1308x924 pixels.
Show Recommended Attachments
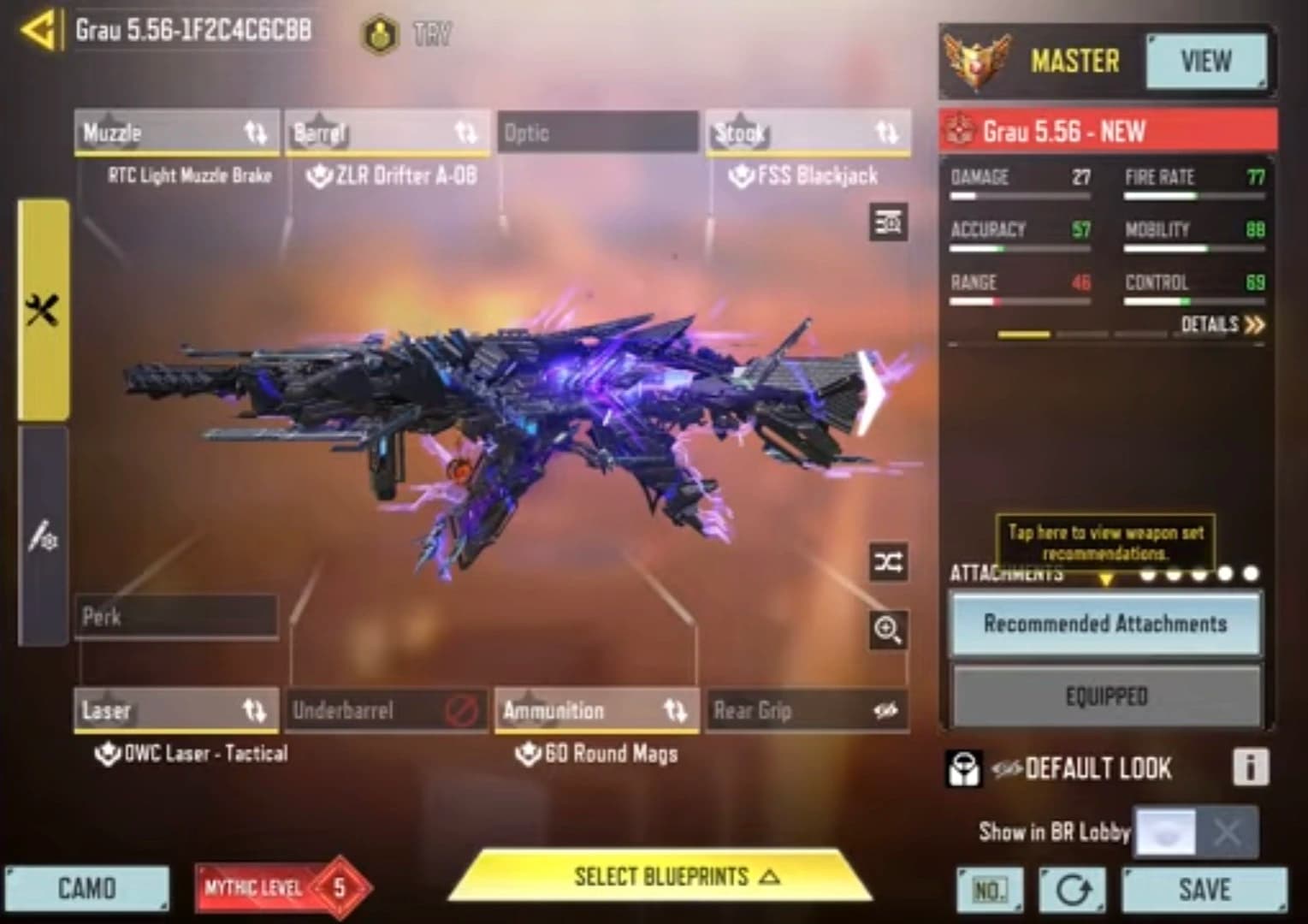click(1105, 624)
